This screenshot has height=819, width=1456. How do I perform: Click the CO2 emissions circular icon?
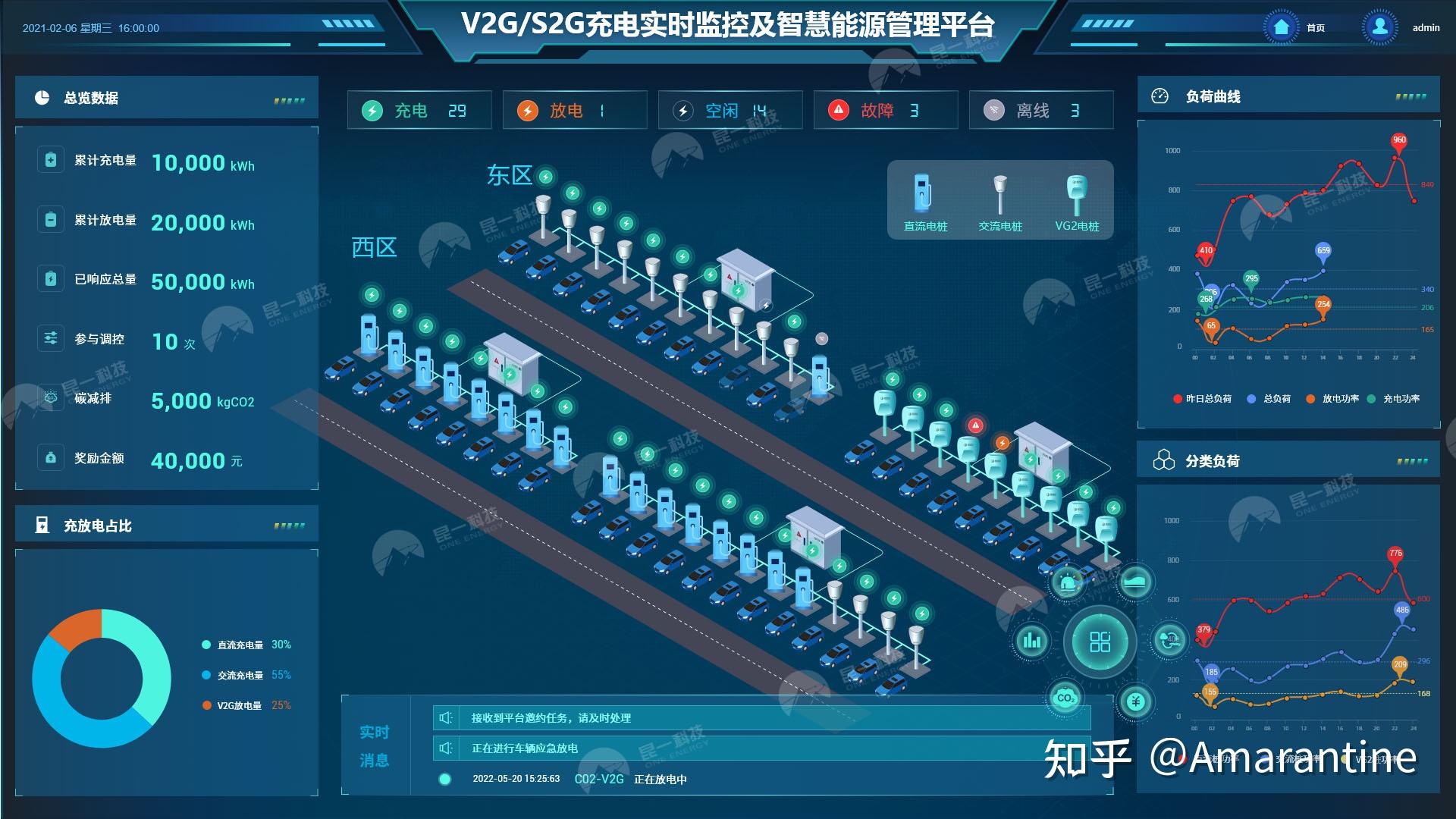click(x=1065, y=697)
